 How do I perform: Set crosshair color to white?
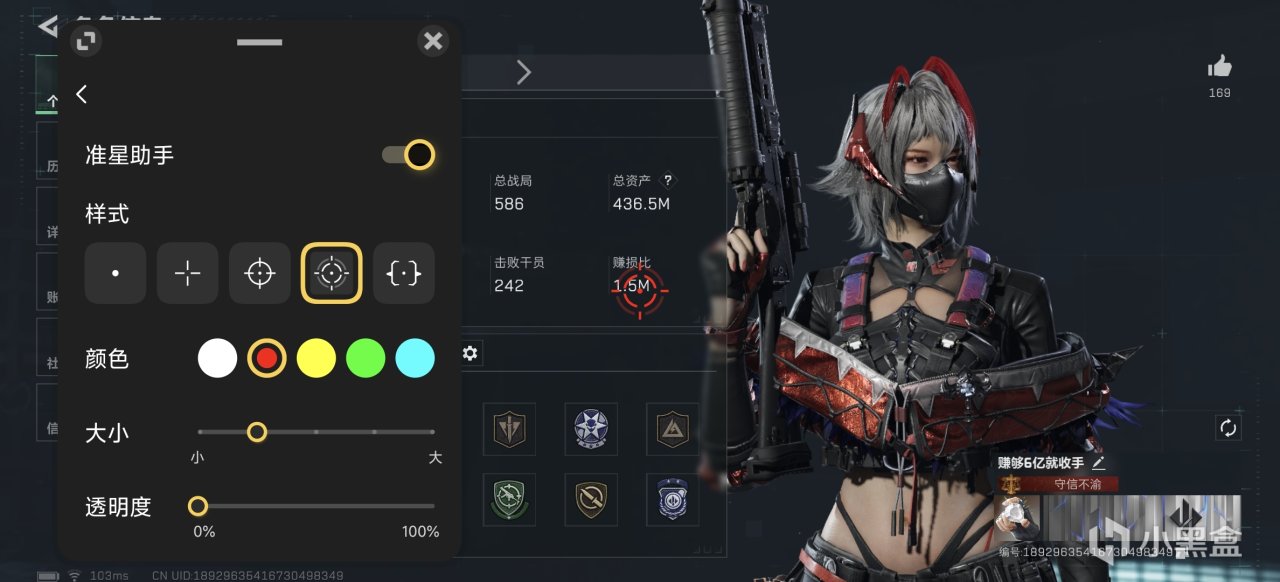[217, 358]
